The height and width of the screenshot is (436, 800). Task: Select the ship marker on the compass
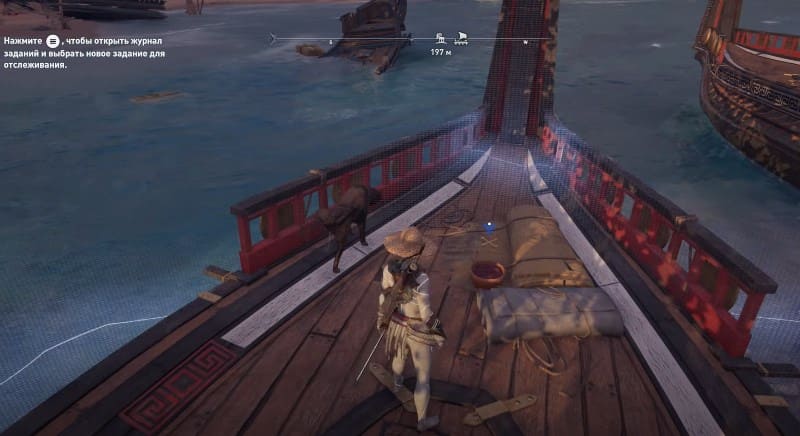click(462, 38)
